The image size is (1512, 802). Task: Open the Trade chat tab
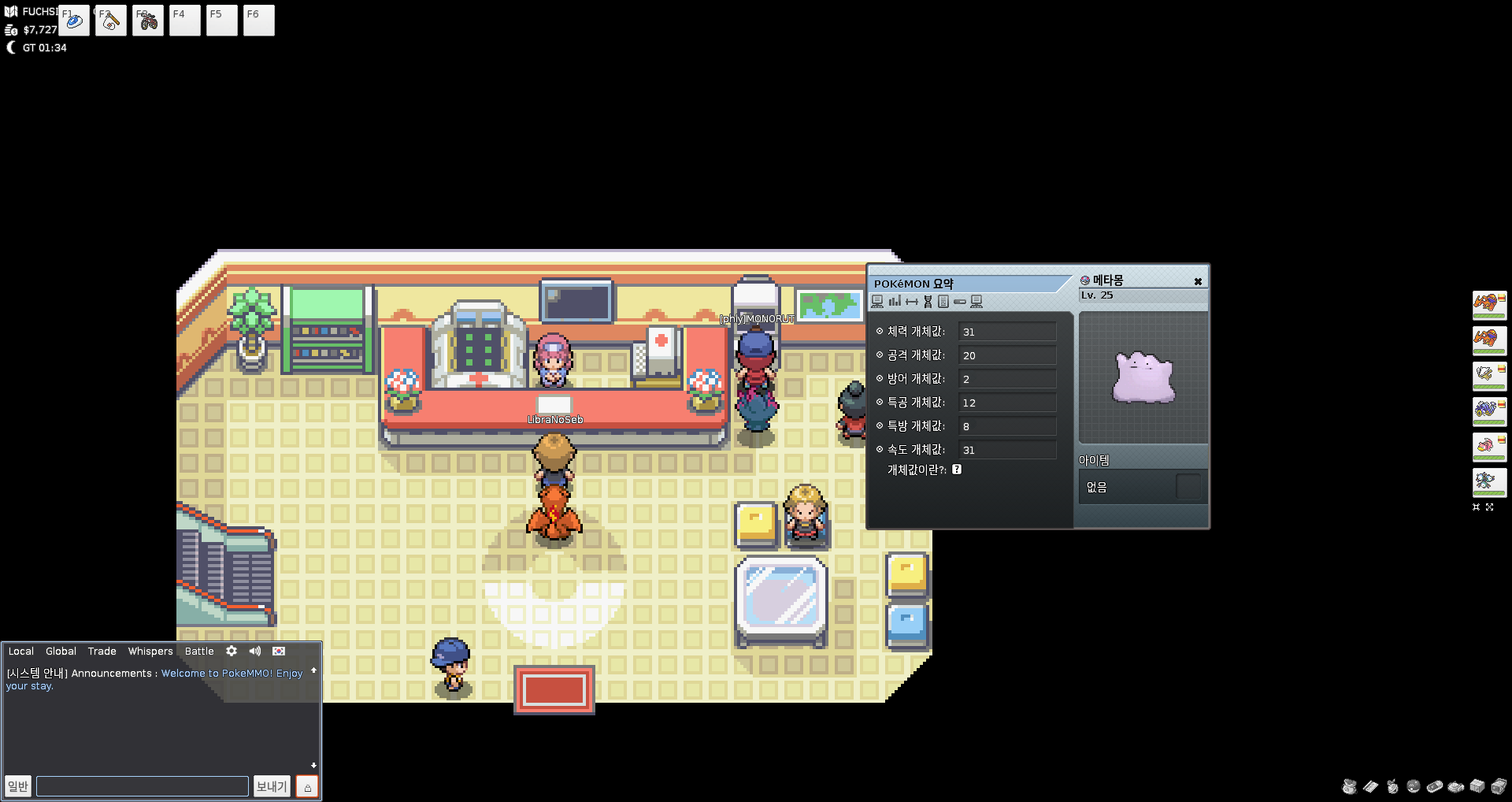[102, 652]
